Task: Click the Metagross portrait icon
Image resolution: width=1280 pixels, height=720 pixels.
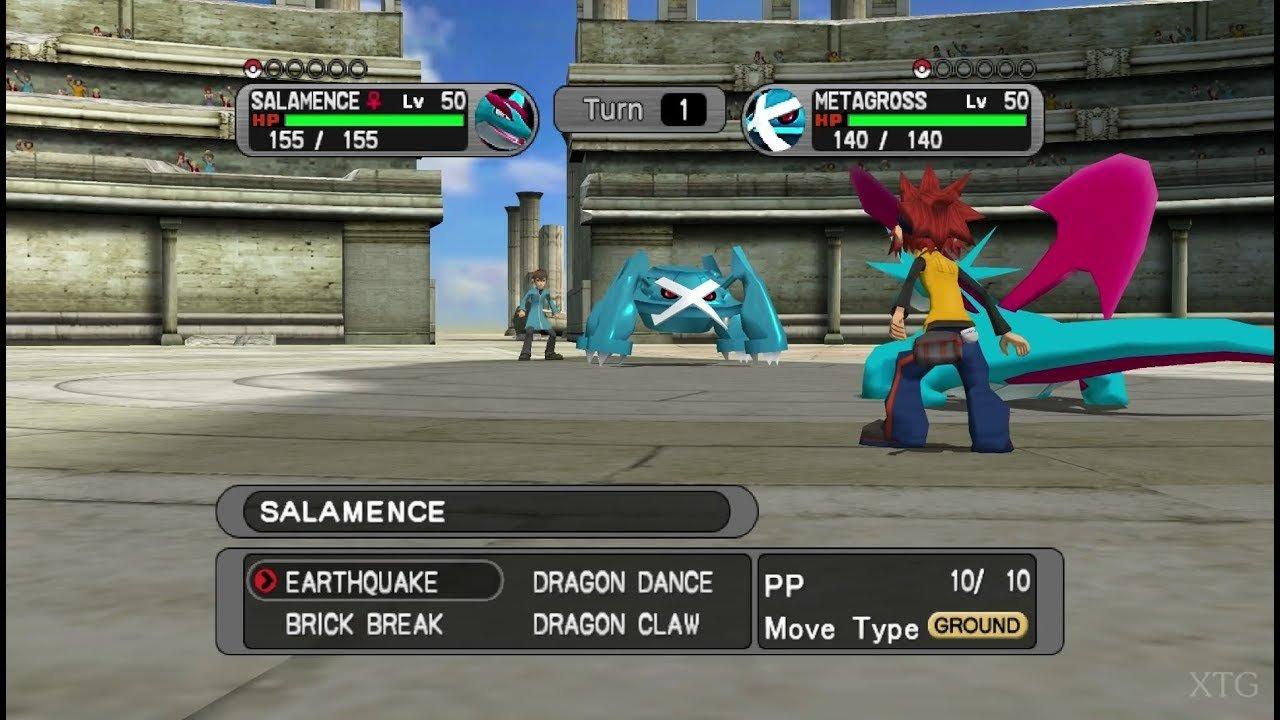Action: (775, 120)
